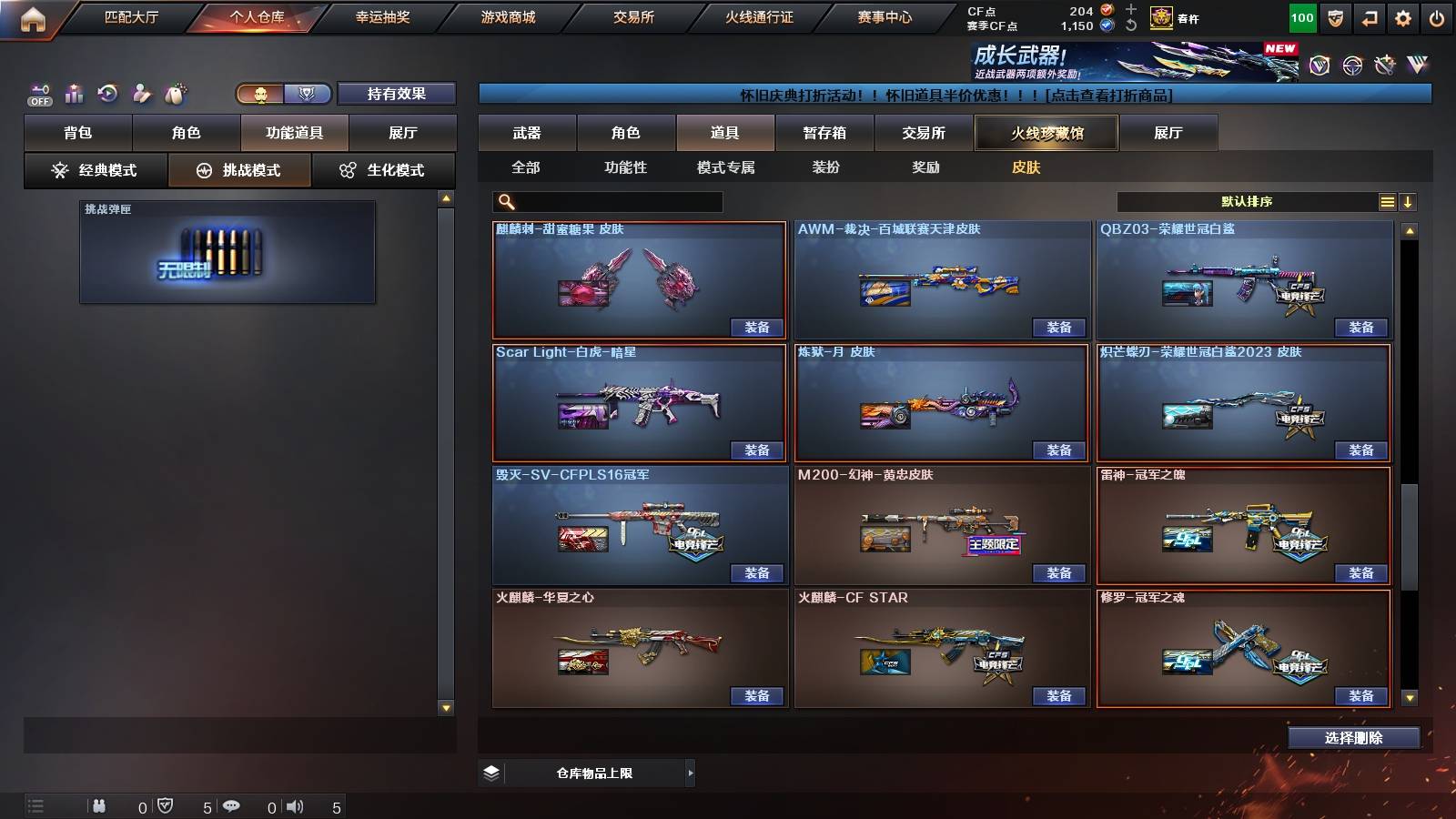The image size is (1456, 819).
Task: Open the 默认排序 sorting dropdown
Action: (1247, 201)
